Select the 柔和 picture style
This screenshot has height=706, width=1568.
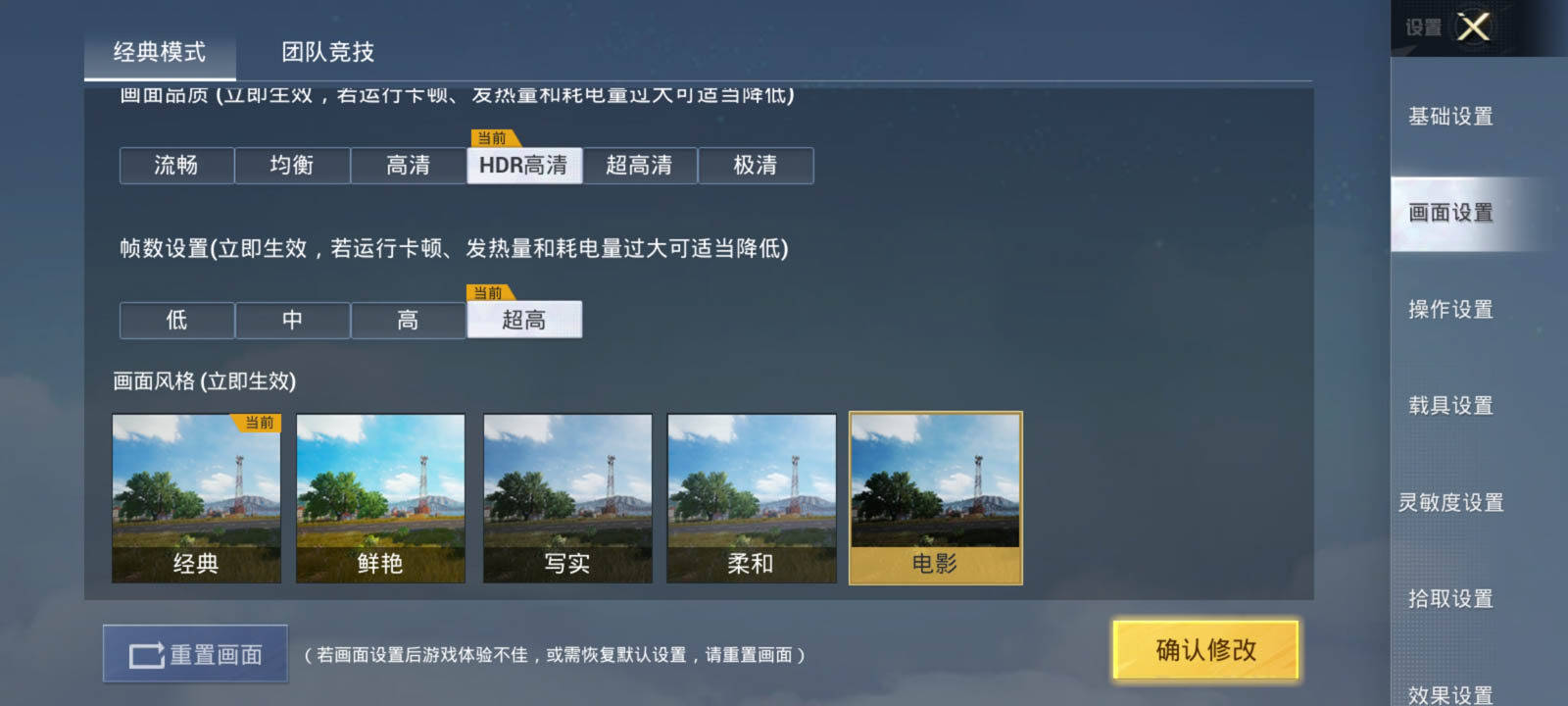tap(751, 498)
